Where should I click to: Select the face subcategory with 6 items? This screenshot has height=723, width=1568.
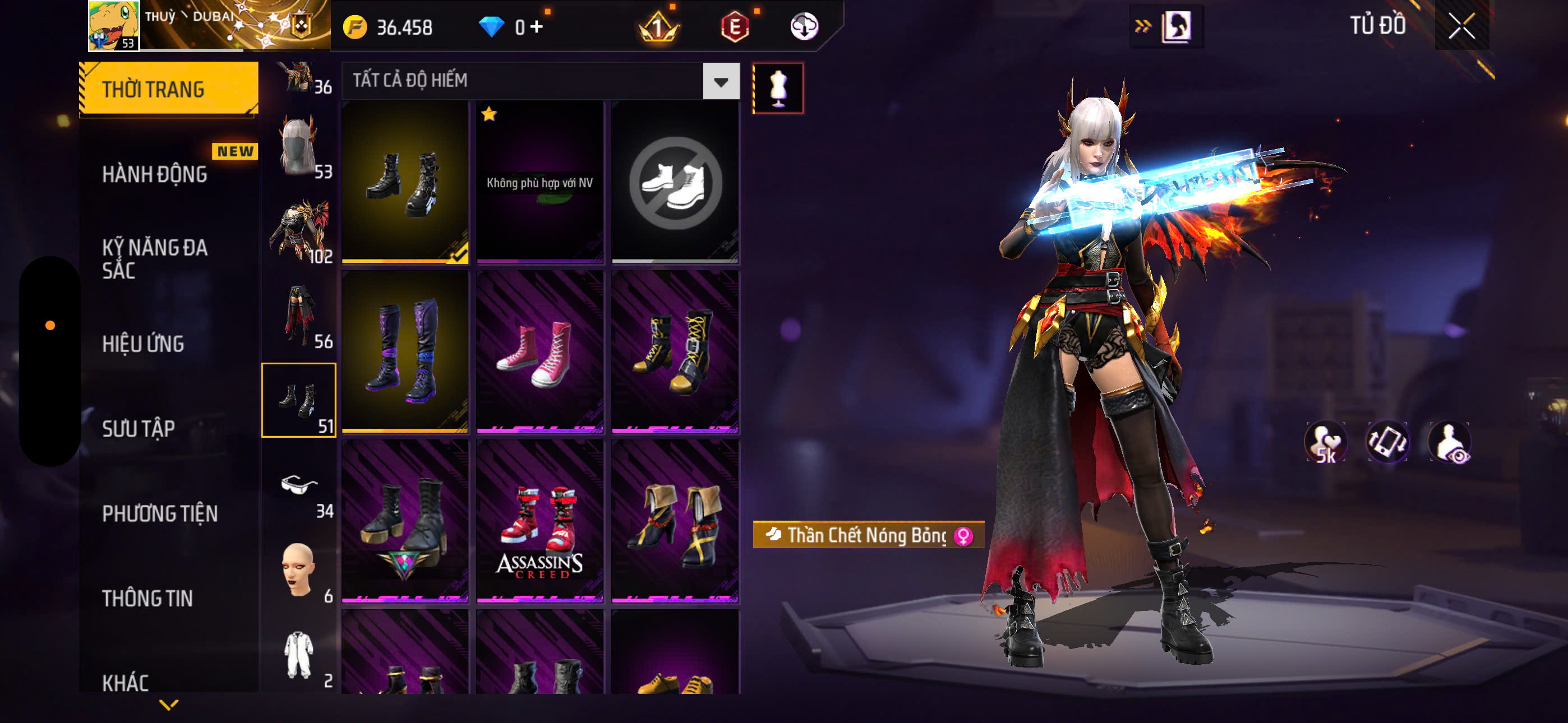click(x=299, y=570)
